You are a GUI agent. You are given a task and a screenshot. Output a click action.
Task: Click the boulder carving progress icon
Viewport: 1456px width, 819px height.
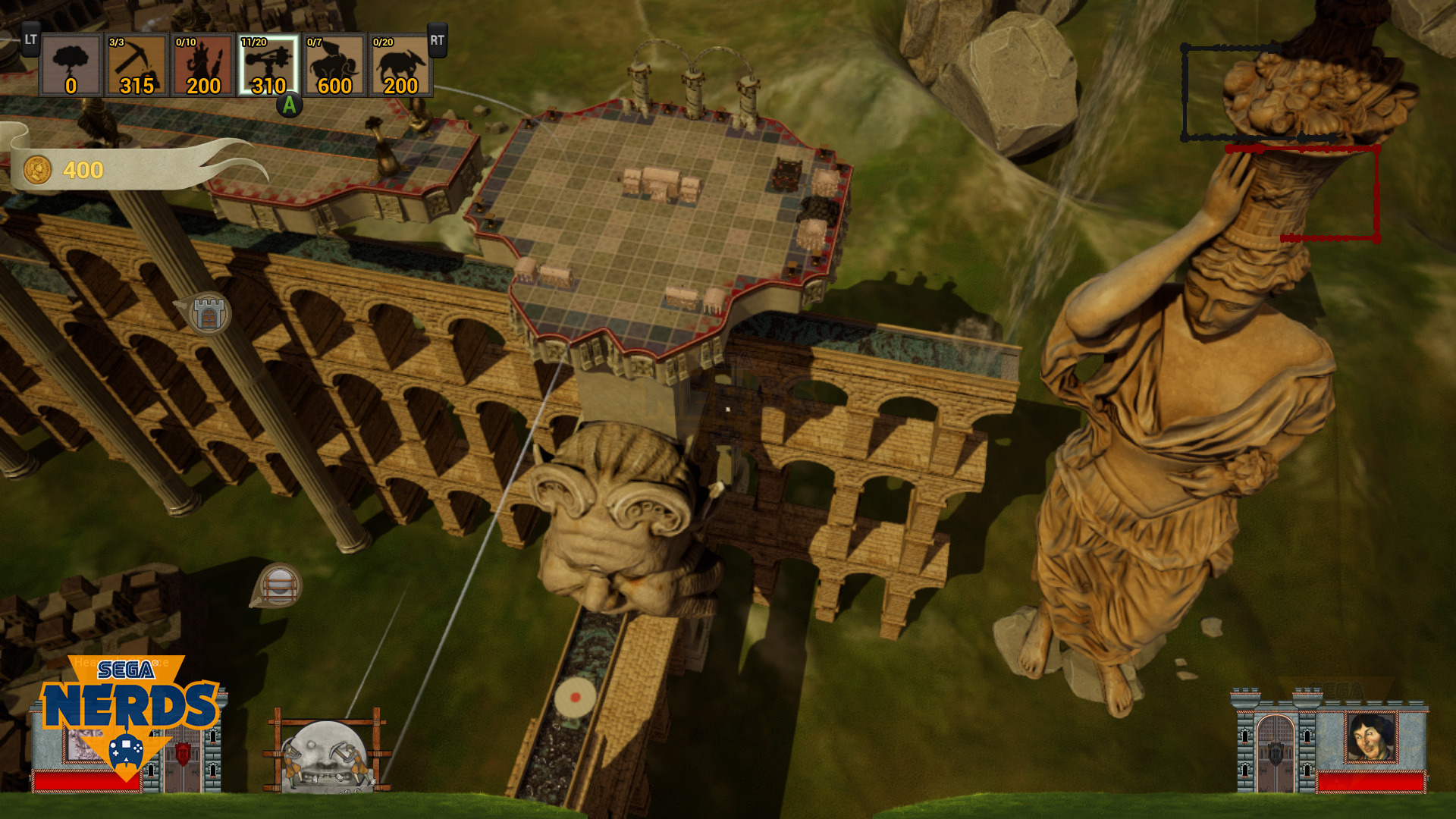328,753
